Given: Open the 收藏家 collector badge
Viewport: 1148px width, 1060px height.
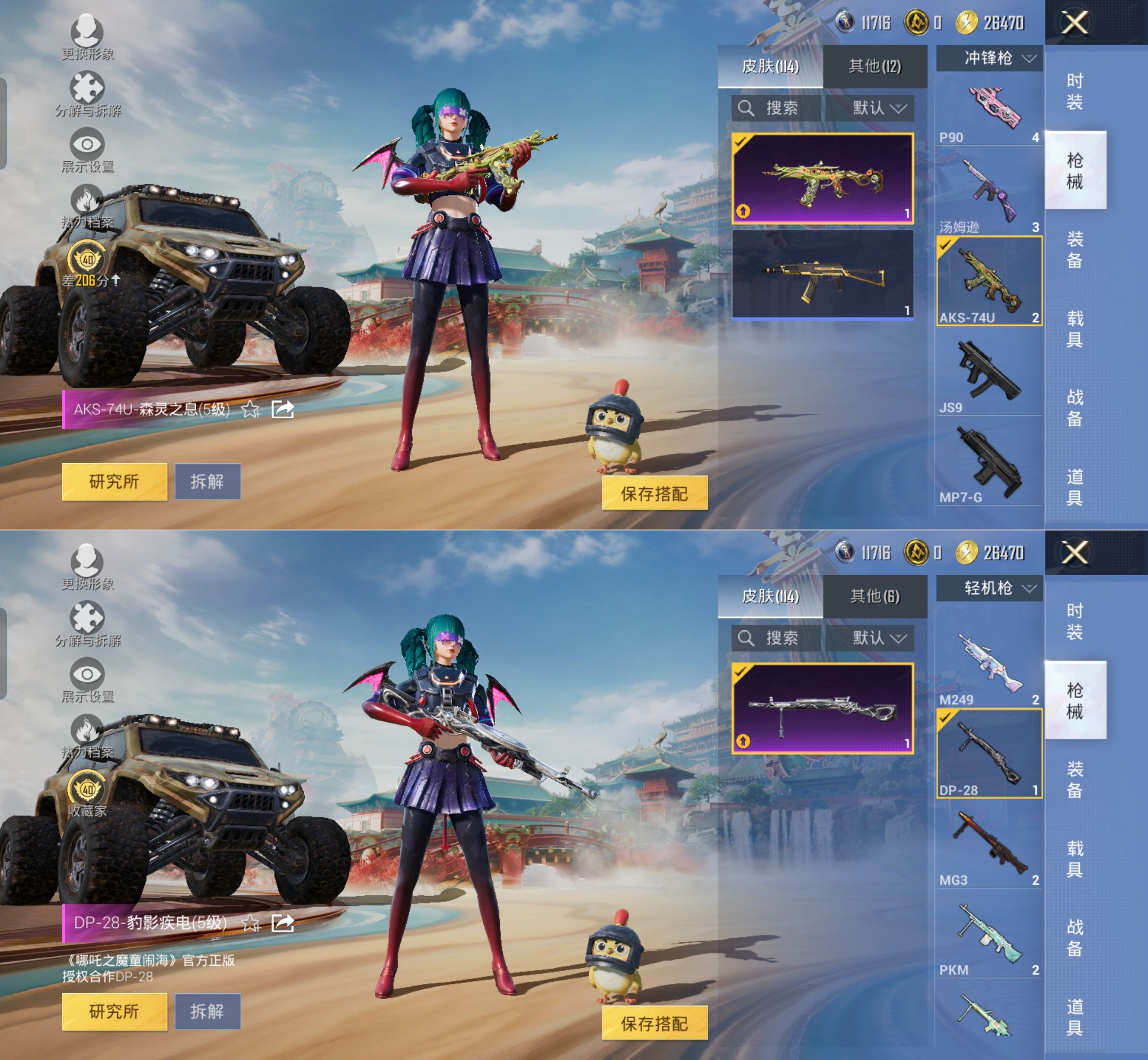Looking at the screenshot, I should pyautogui.click(x=87, y=795).
